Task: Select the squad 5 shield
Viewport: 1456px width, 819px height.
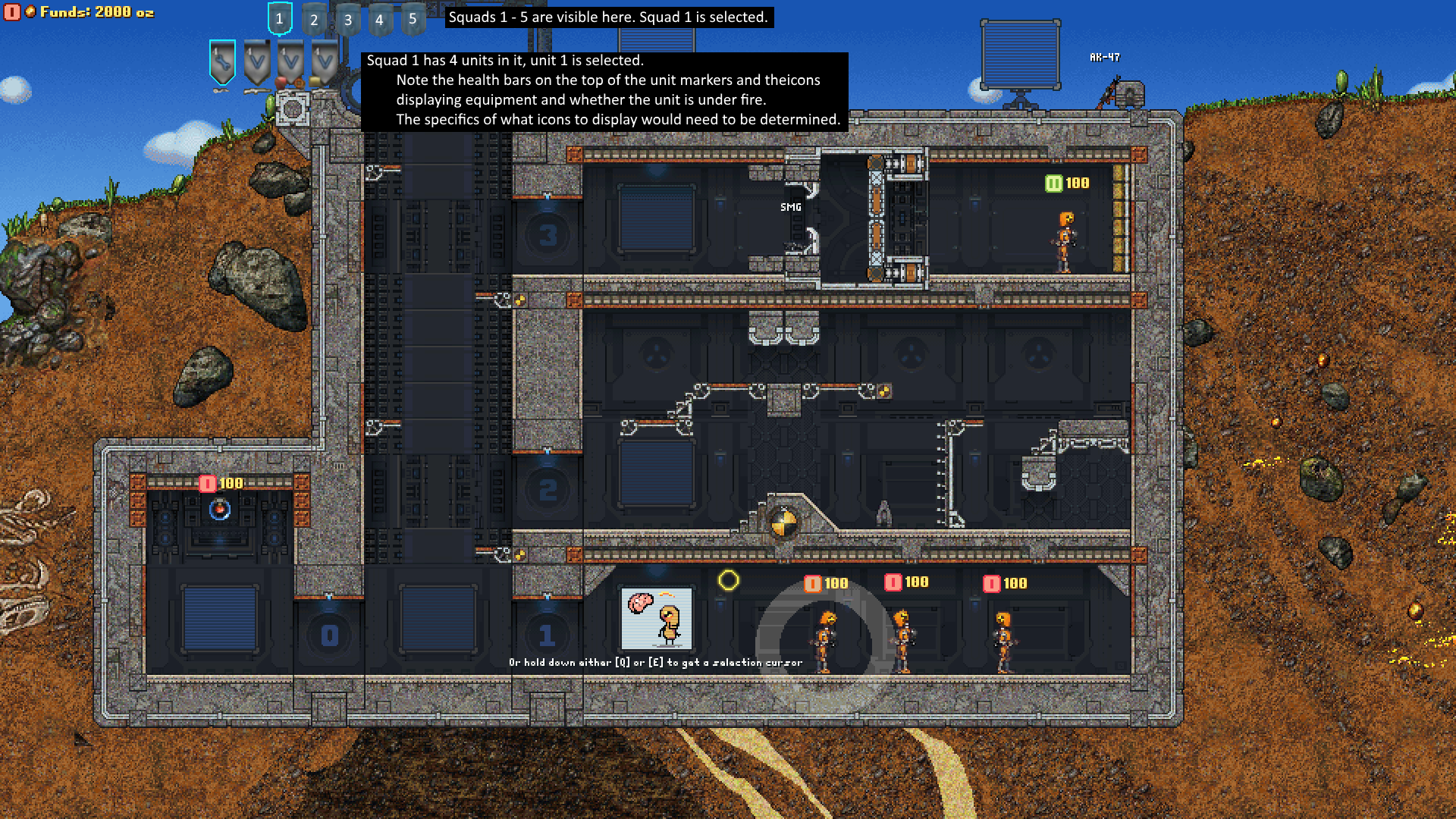Action: (413, 20)
